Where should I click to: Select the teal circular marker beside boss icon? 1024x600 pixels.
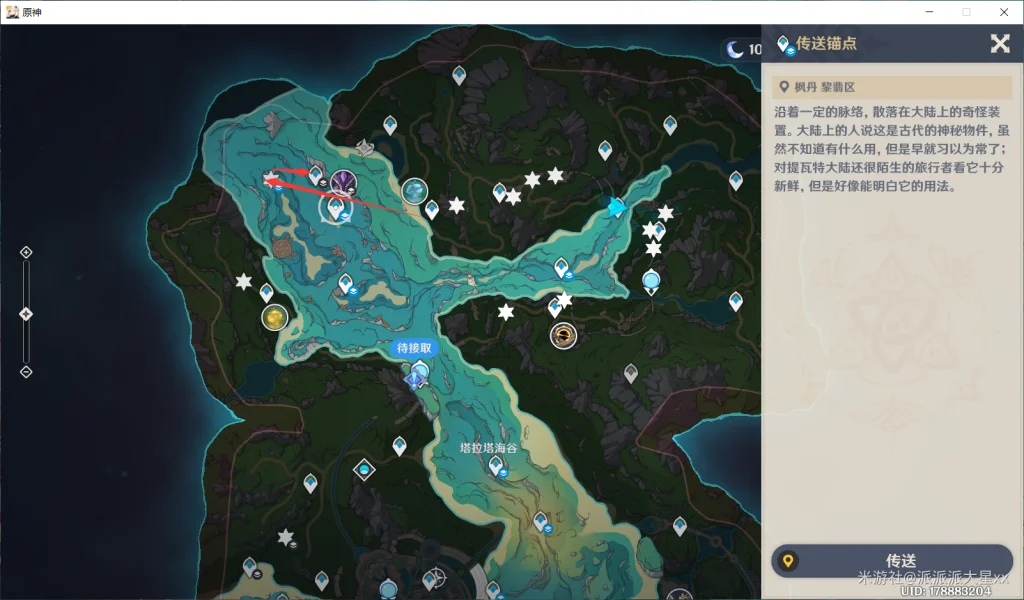click(x=414, y=191)
